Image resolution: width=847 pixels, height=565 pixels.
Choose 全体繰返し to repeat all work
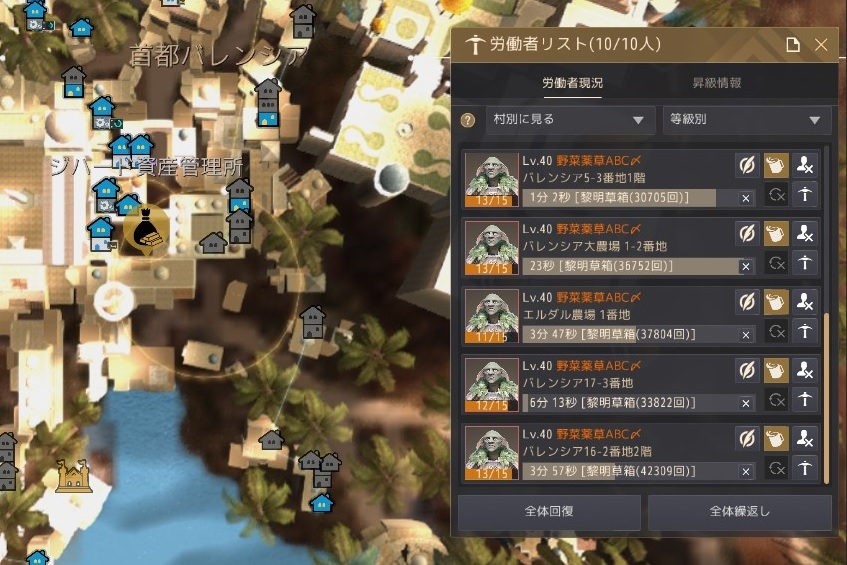(739, 512)
